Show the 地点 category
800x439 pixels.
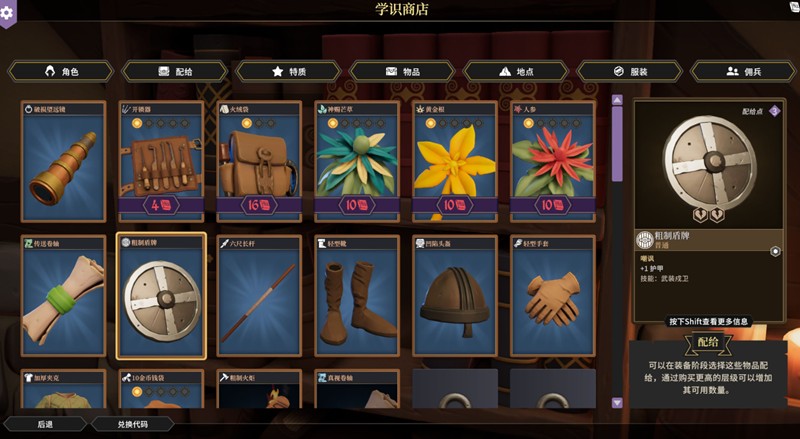[516, 72]
